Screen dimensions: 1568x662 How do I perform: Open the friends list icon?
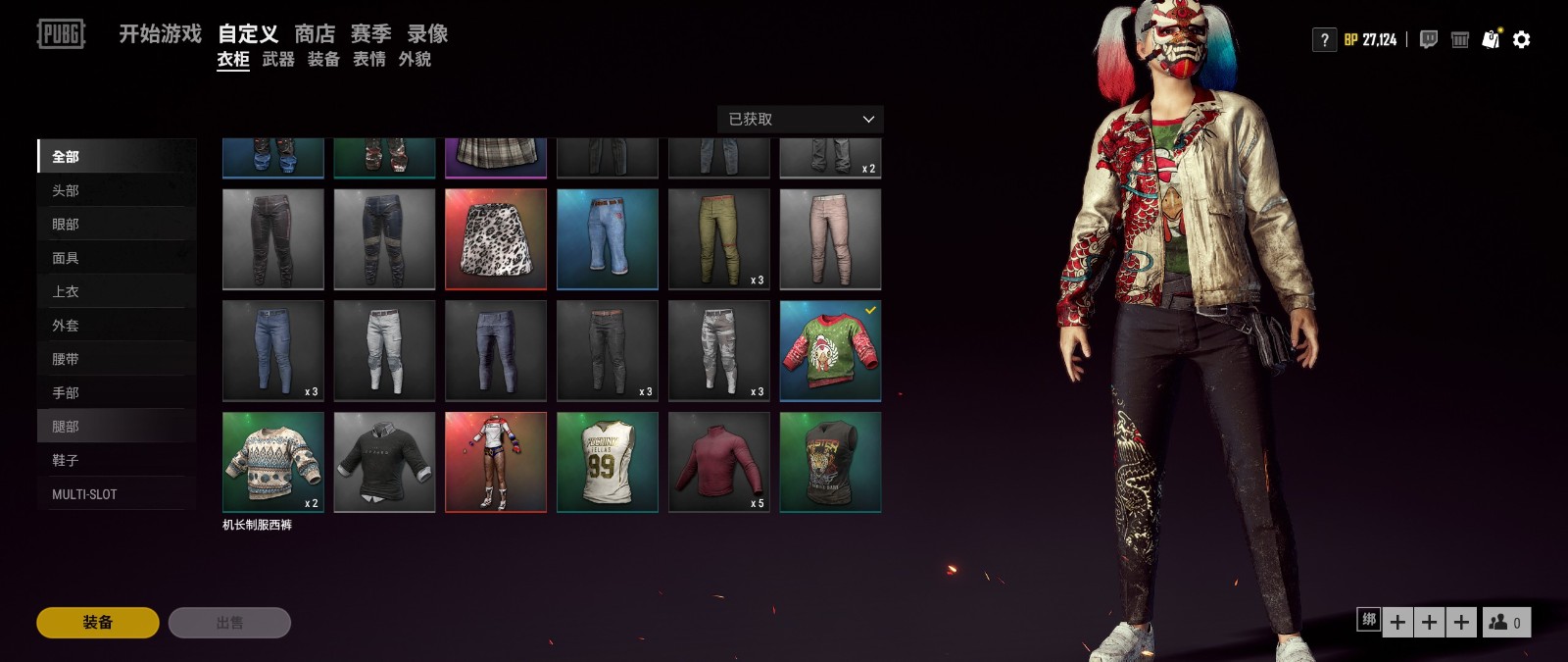click(1505, 623)
